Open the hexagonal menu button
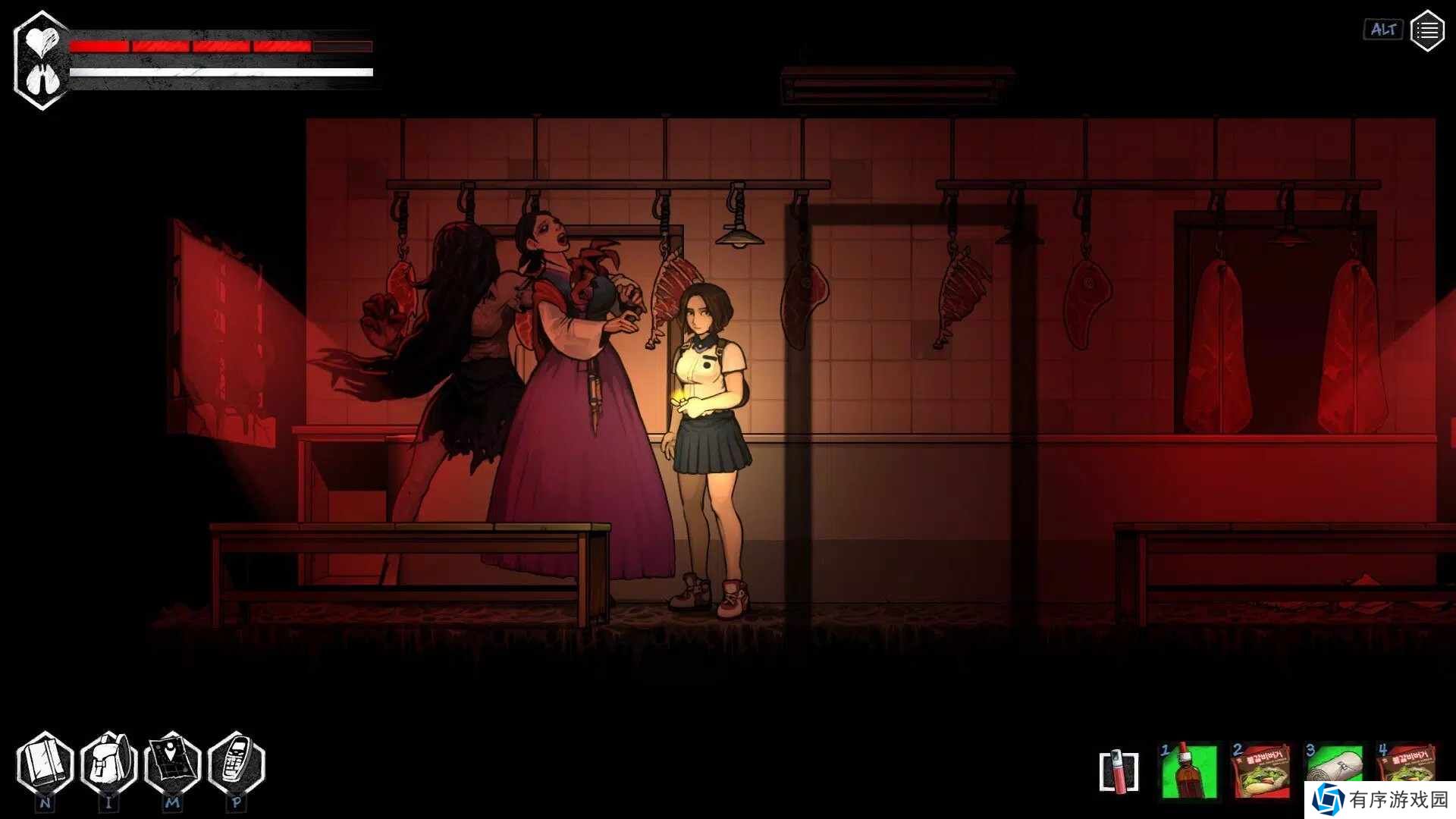Image resolution: width=1456 pixels, height=819 pixels. point(1426,31)
